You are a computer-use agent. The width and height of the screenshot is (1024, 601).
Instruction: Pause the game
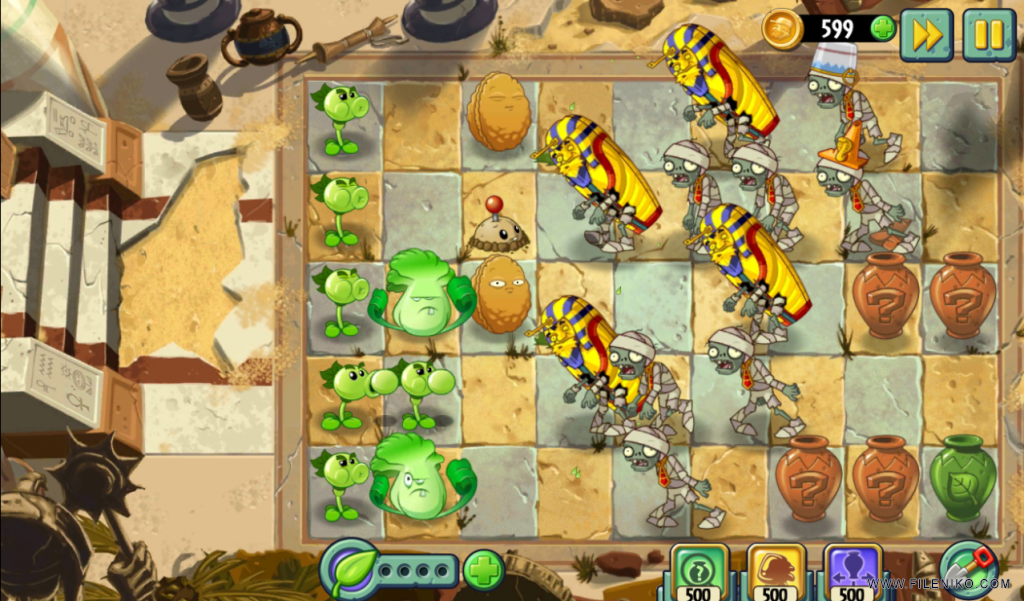988,35
